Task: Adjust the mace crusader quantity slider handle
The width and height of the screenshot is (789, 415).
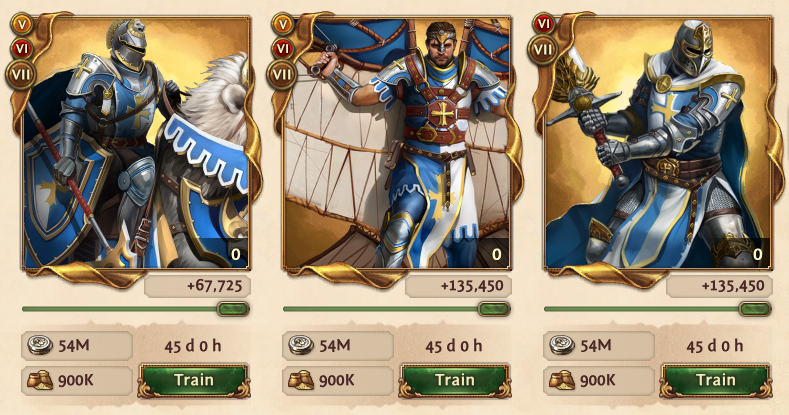Action: click(x=755, y=309)
